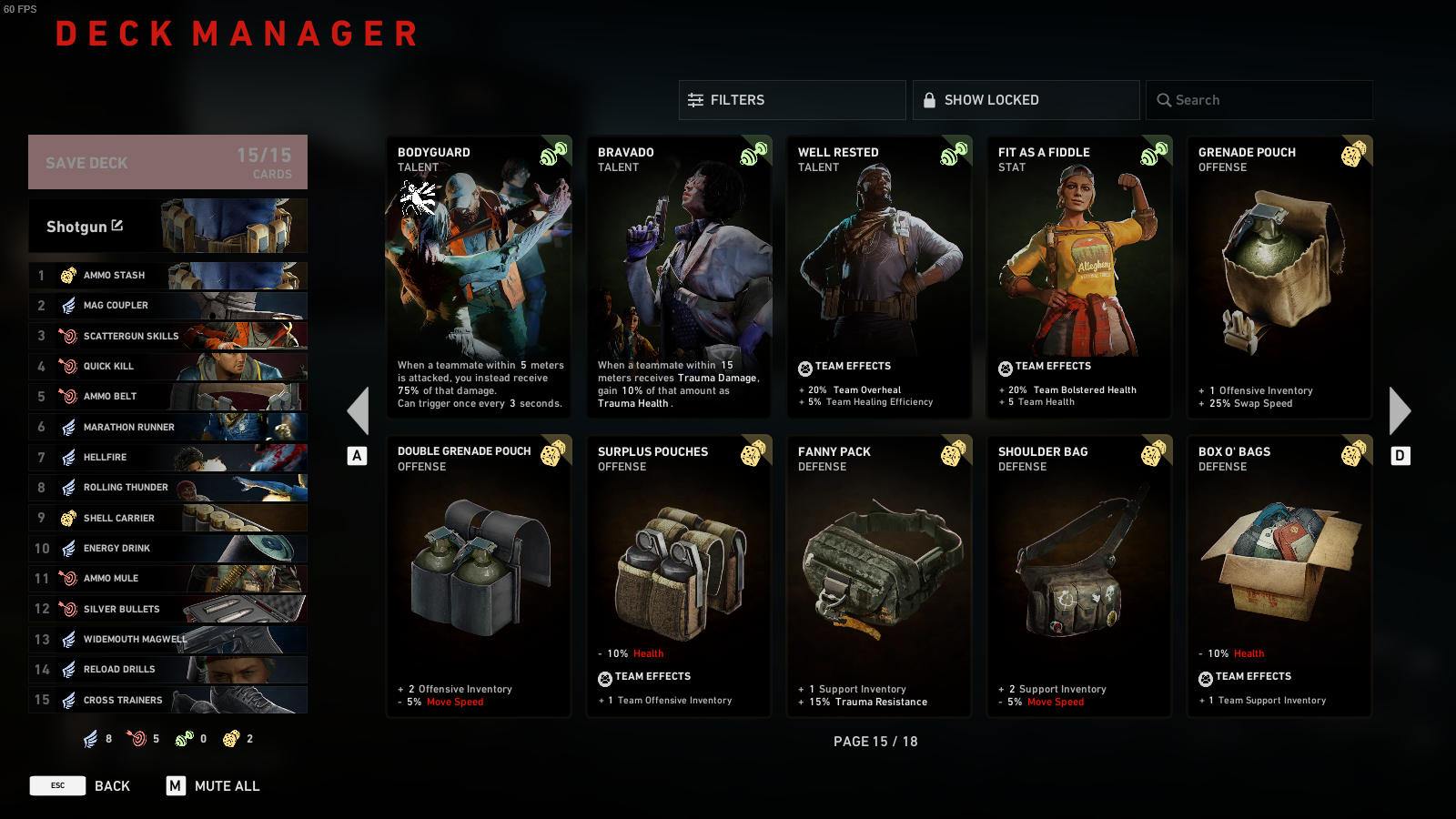Add the Grenade Pouch card
The height and width of the screenshot is (819, 1456).
click(x=1279, y=277)
